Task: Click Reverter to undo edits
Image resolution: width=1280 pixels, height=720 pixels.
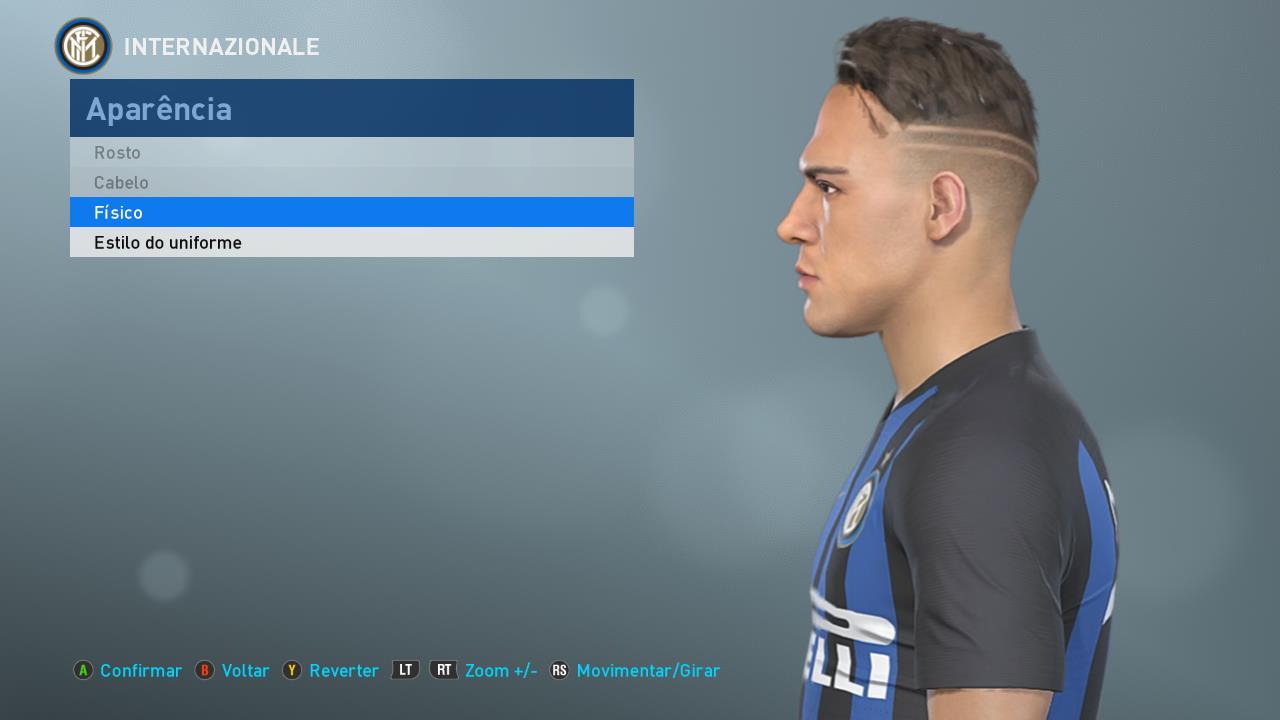Action: point(344,671)
